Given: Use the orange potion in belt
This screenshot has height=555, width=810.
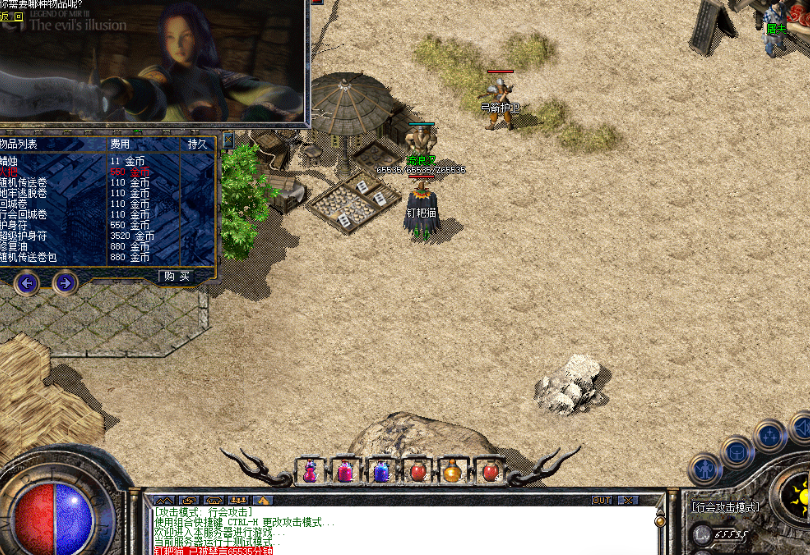Looking at the screenshot, I should tap(452, 470).
